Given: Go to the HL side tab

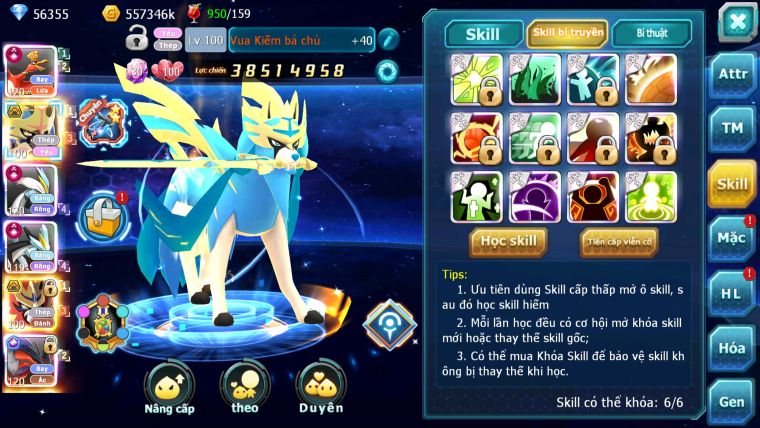Looking at the screenshot, I should (732, 293).
